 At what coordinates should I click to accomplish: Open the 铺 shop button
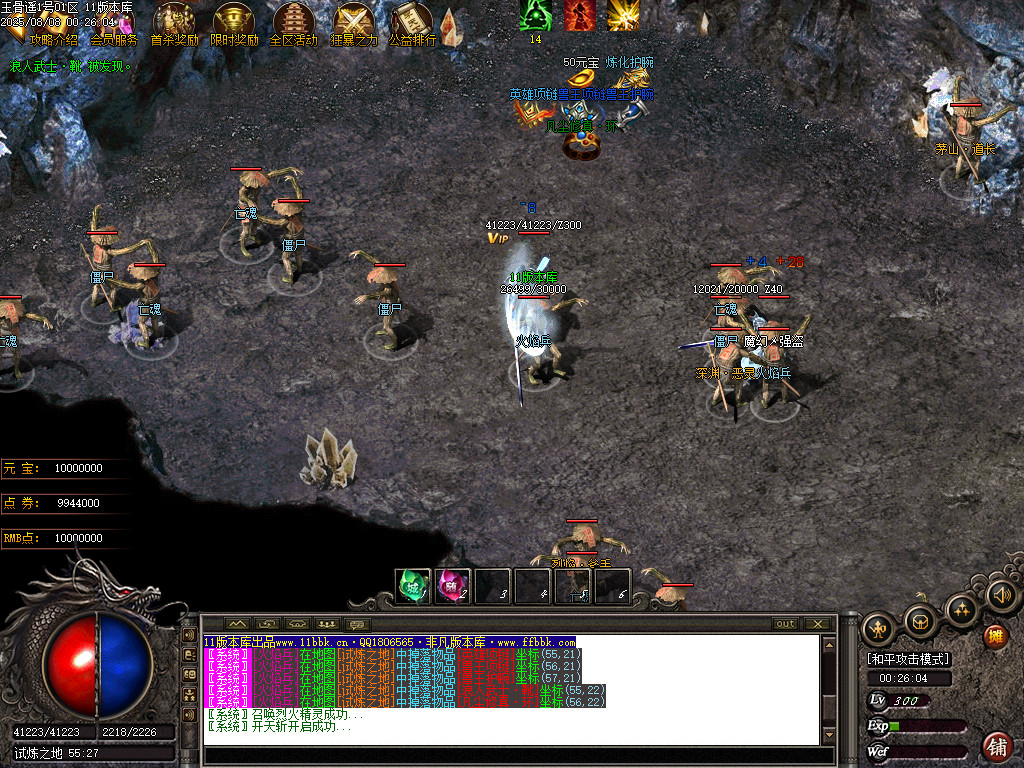pos(997,746)
